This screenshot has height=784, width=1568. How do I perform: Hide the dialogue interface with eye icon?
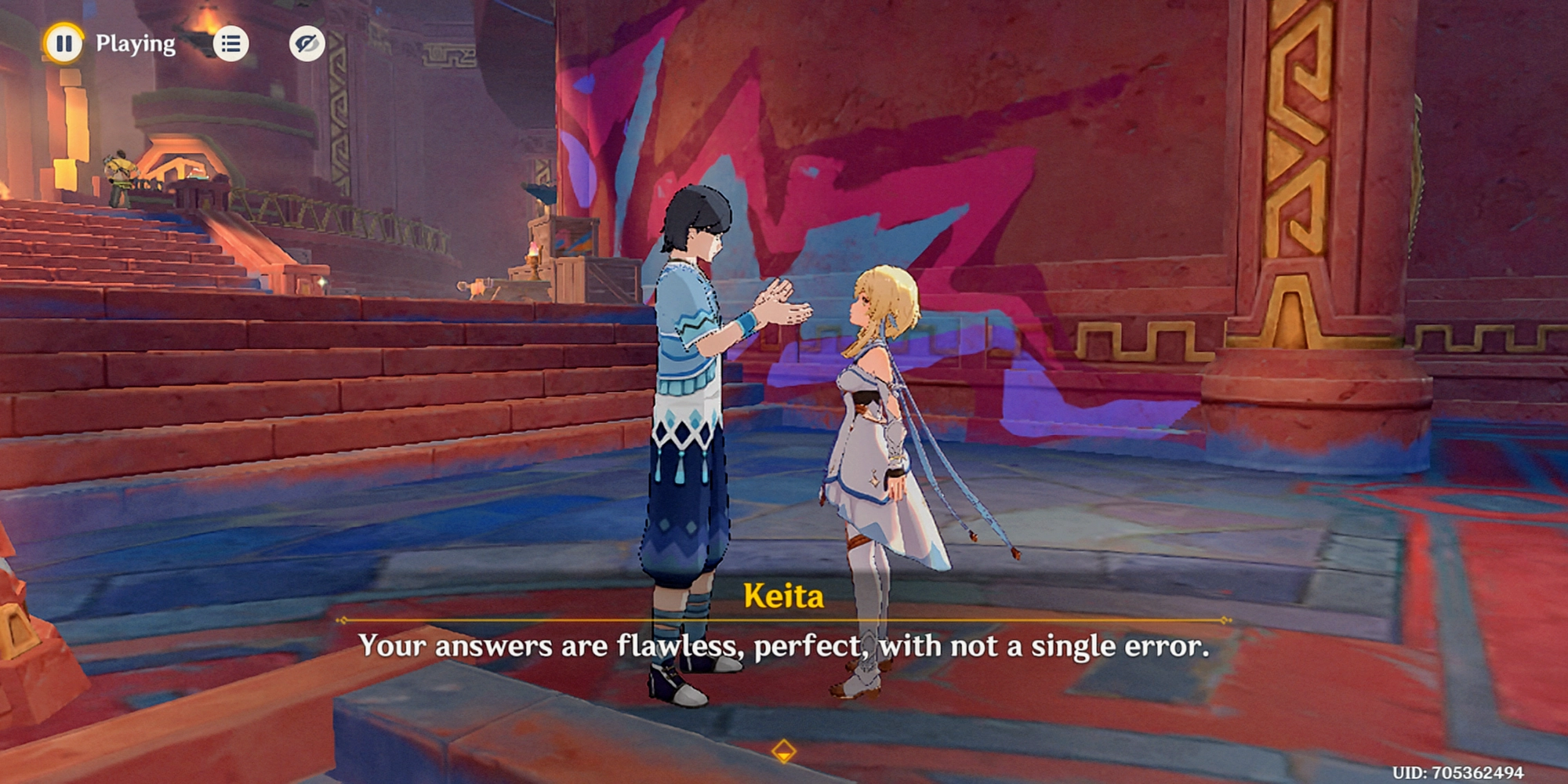point(307,44)
